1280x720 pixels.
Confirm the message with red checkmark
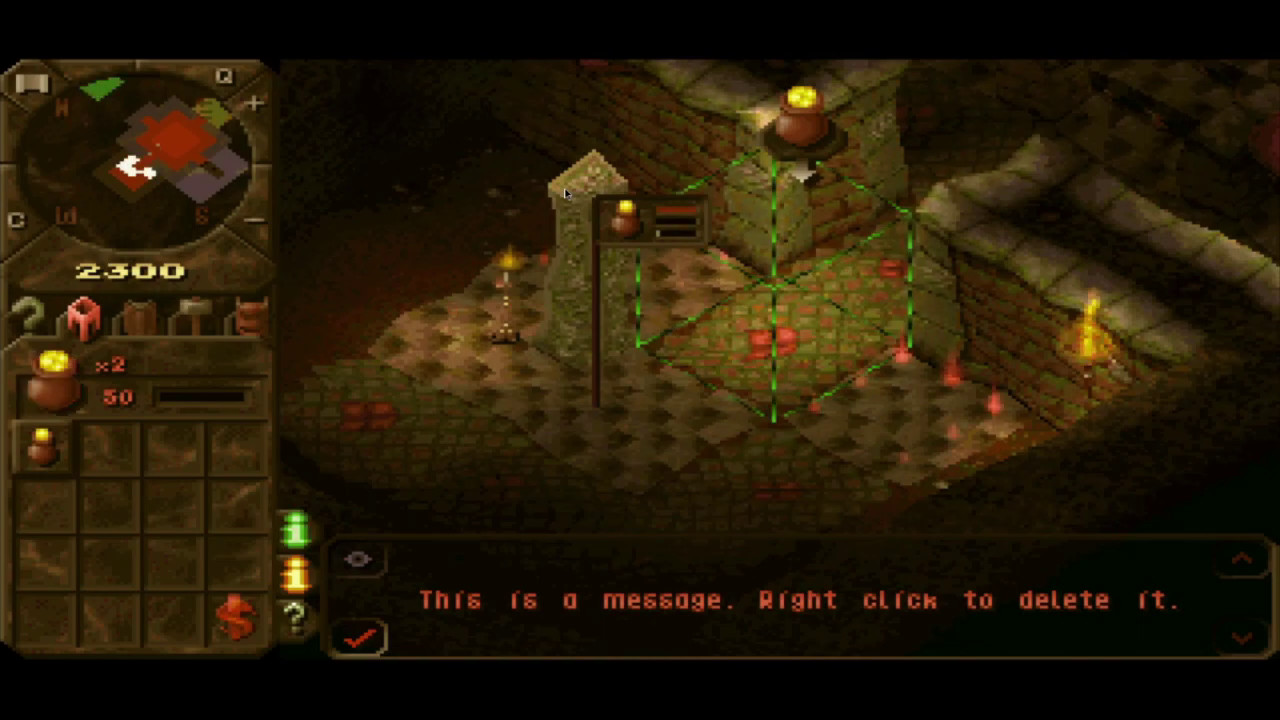coord(360,637)
